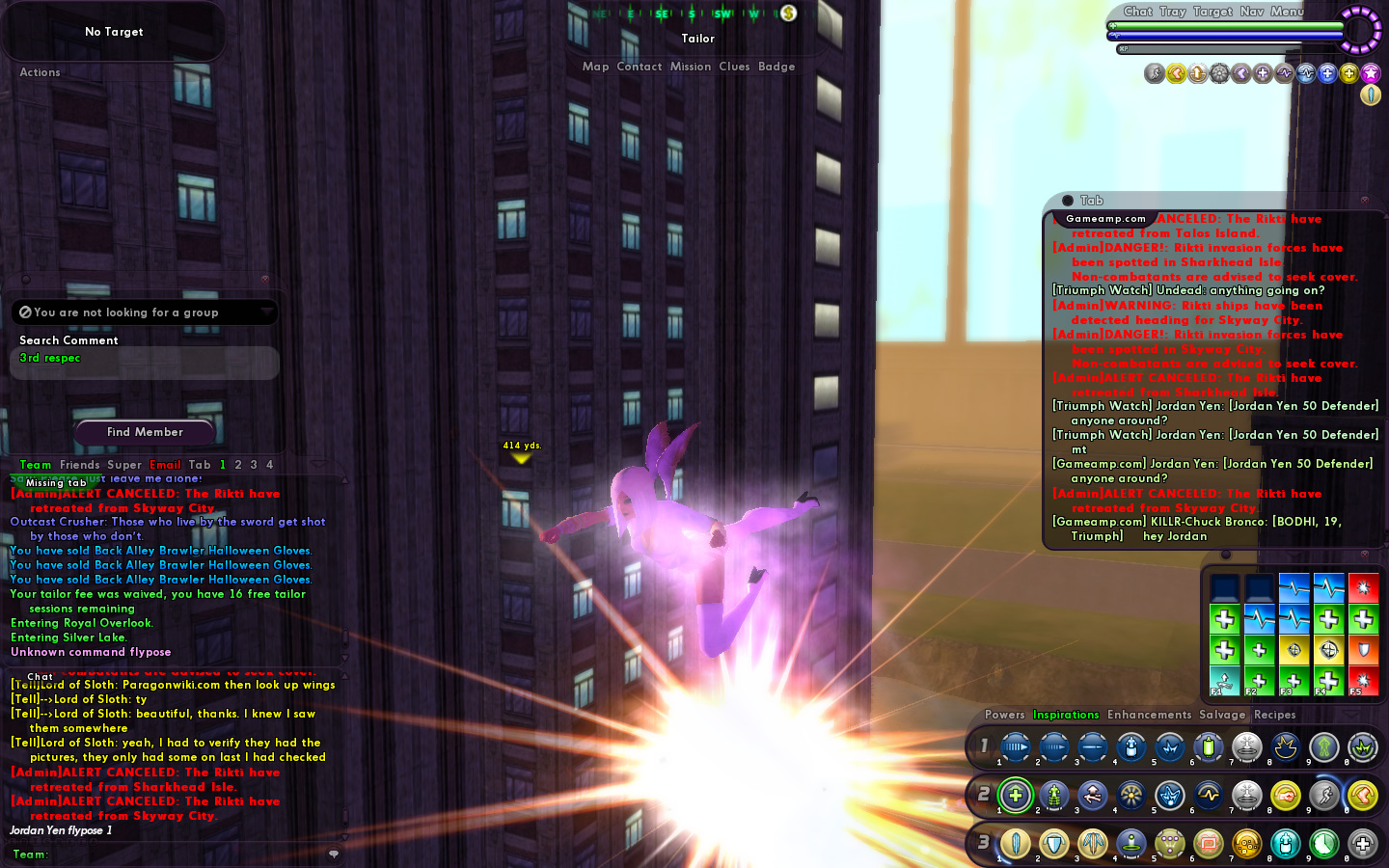This screenshot has height=868, width=1389.
Task: Select the Gameamp.com chat tab
Action: tap(1105, 219)
